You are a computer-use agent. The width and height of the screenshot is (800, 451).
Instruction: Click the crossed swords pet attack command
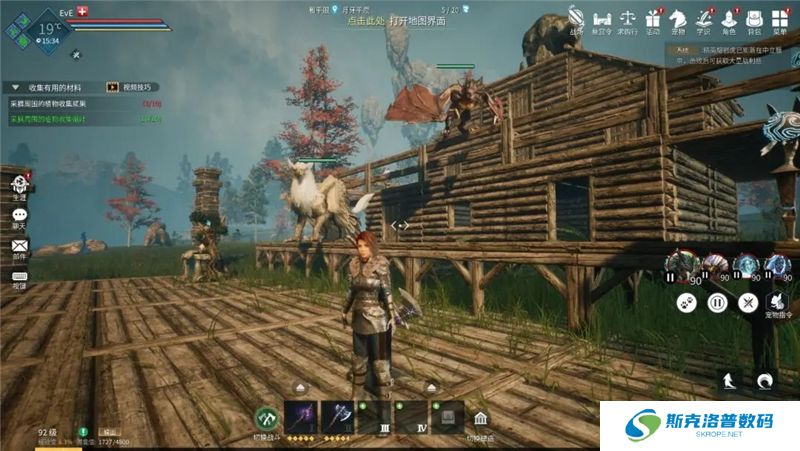(x=747, y=301)
